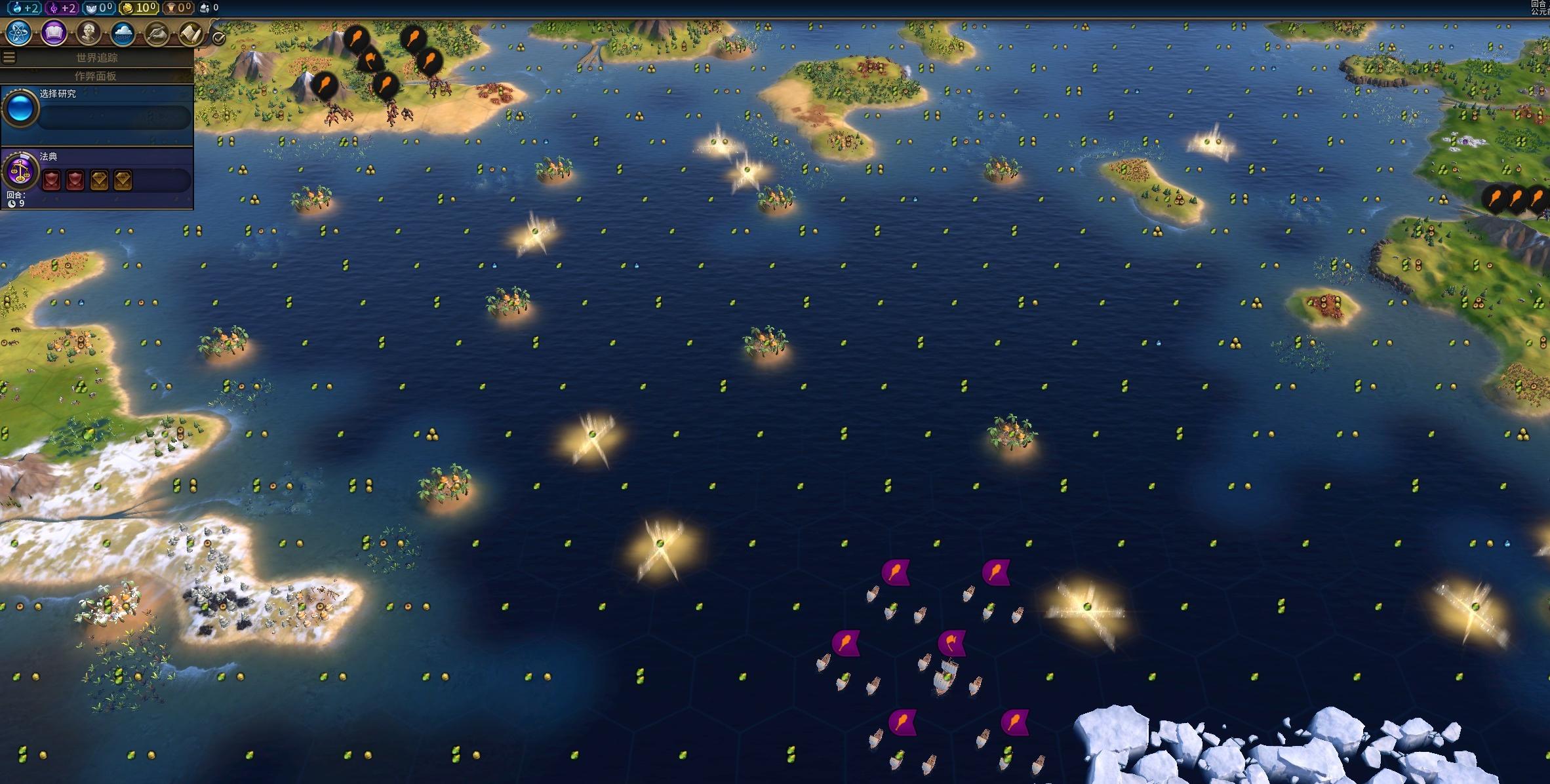Viewport: 1550px width, 784px height.
Task: Open the parchment scroll button
Action: coord(190,33)
